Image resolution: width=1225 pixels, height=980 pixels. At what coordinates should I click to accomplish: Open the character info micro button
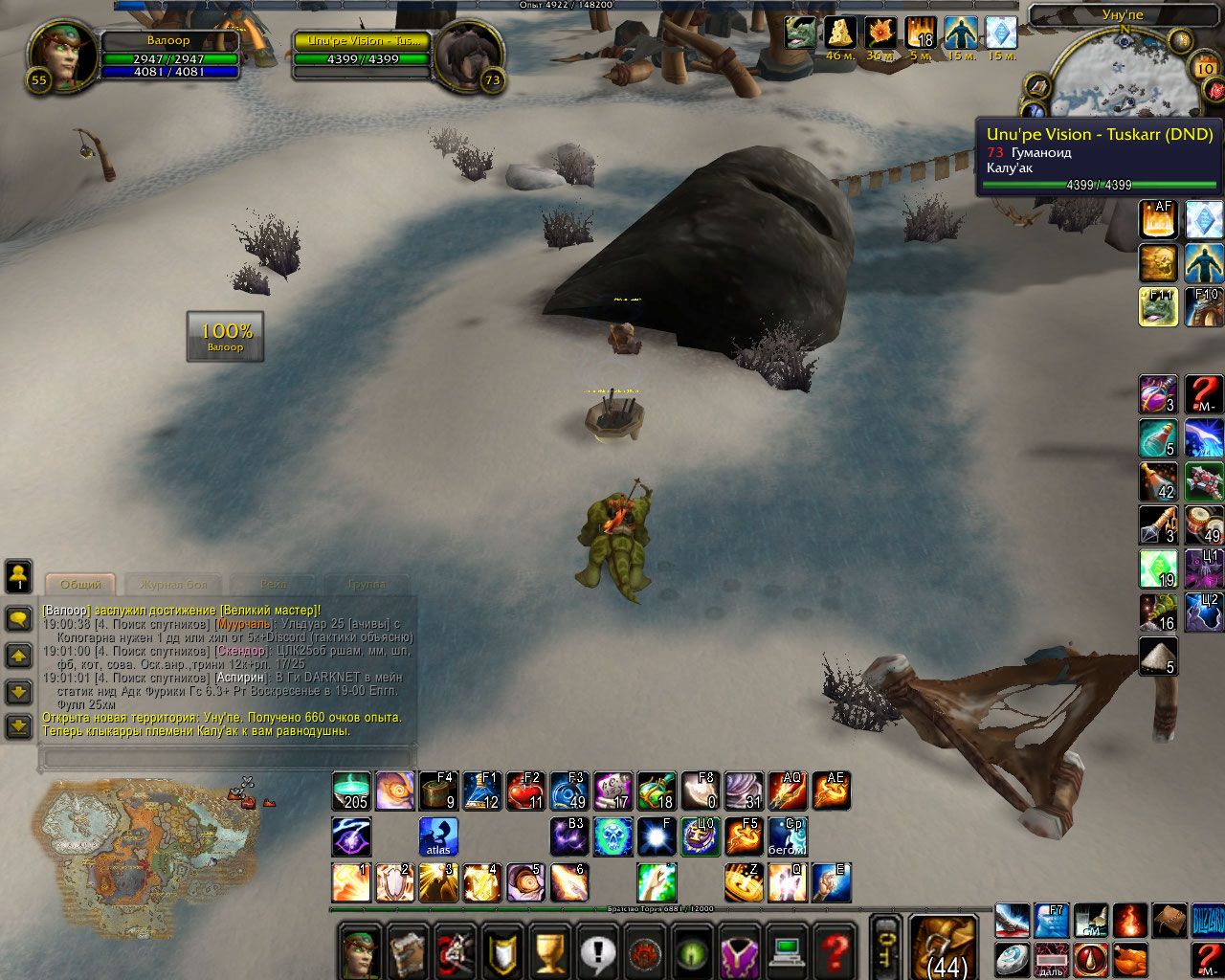pos(361,952)
